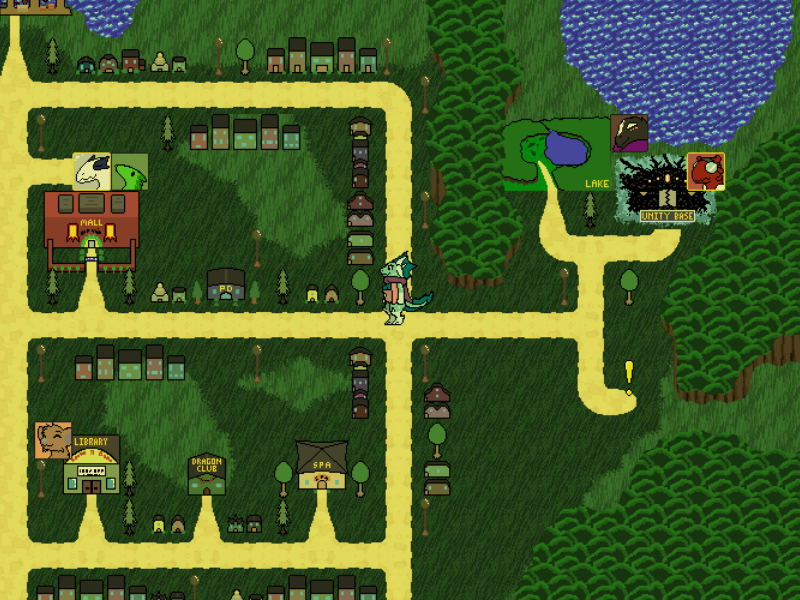Select the green dragon portrait above the Mall
The width and height of the screenshot is (800, 600).
click(130, 172)
